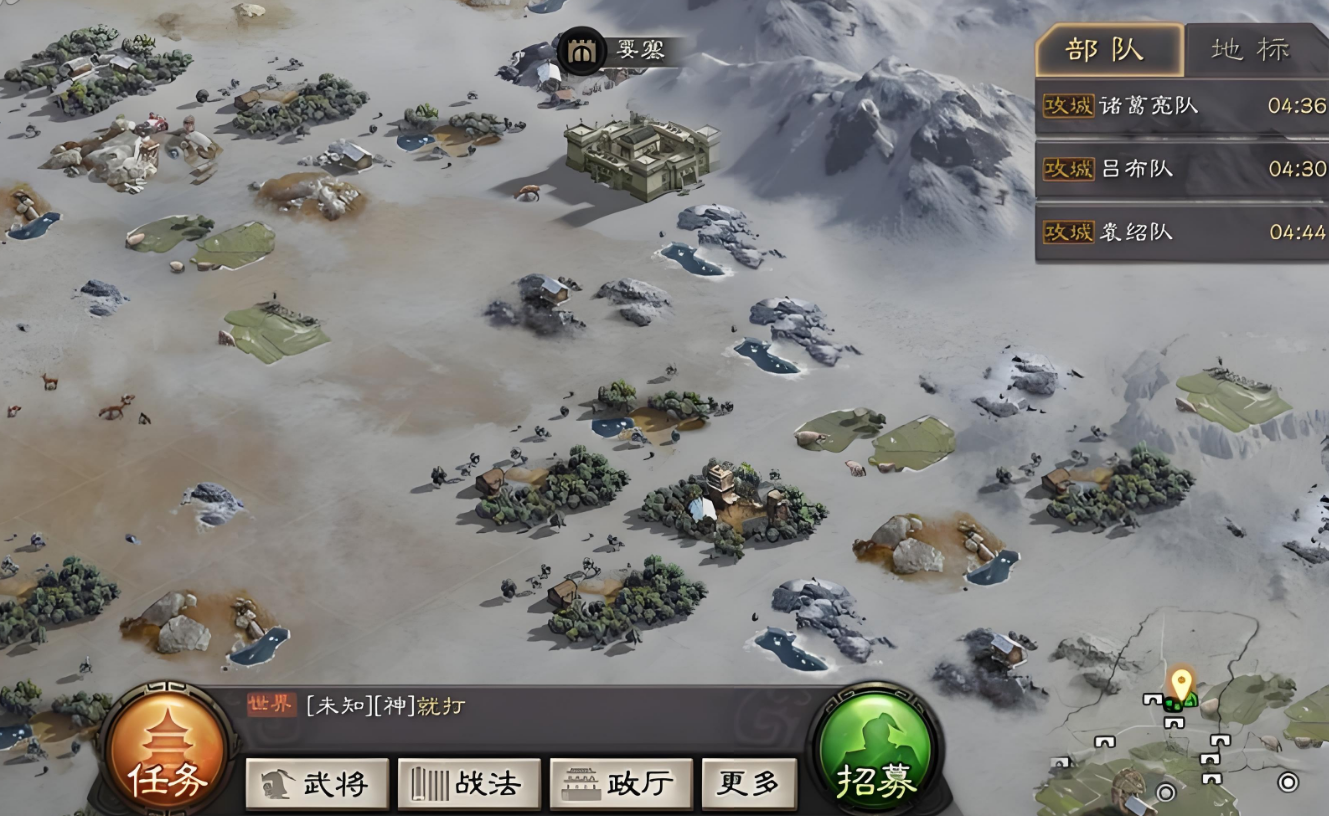The image size is (1329, 816).
Task: Select the 吕布队 troop row
Action: [x=1182, y=169]
